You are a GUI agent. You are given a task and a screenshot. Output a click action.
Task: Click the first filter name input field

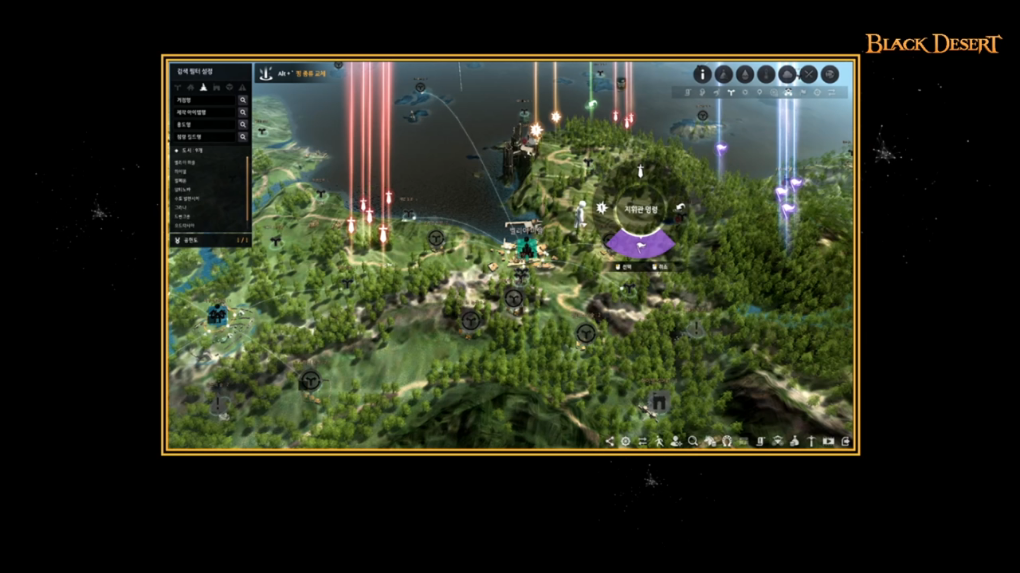pyautogui.click(x=205, y=100)
